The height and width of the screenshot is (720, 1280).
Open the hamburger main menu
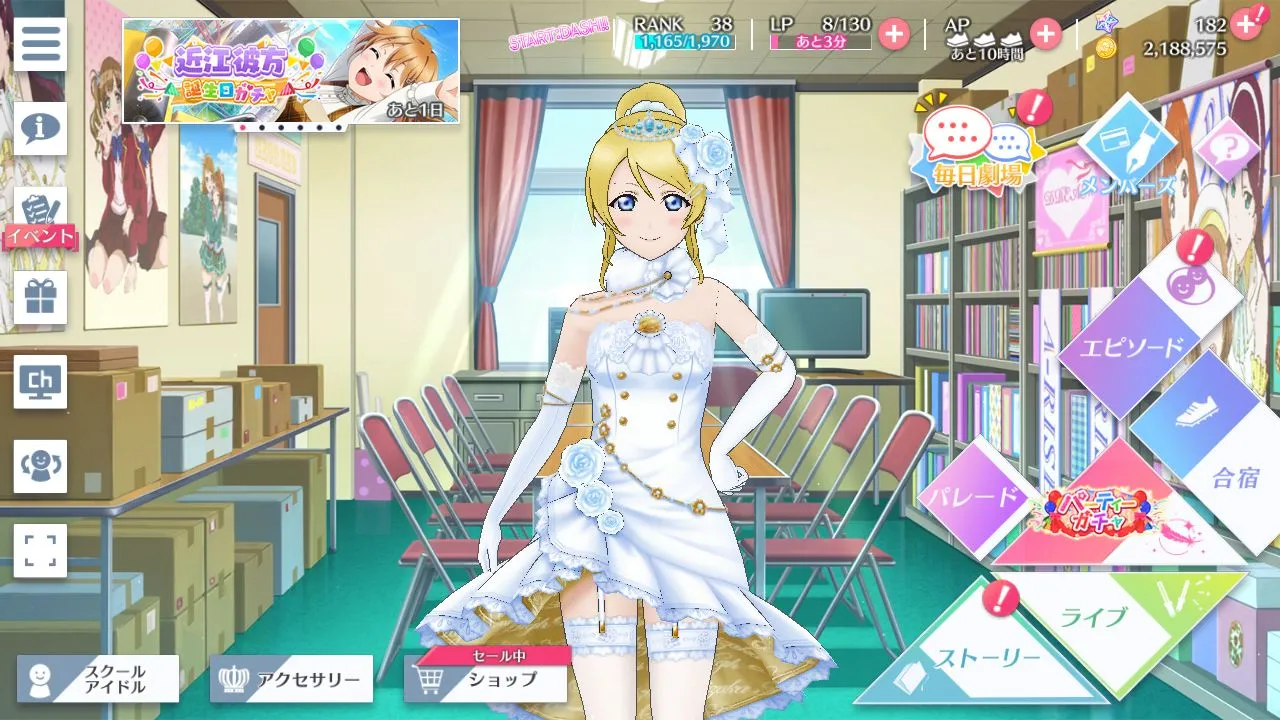40,44
